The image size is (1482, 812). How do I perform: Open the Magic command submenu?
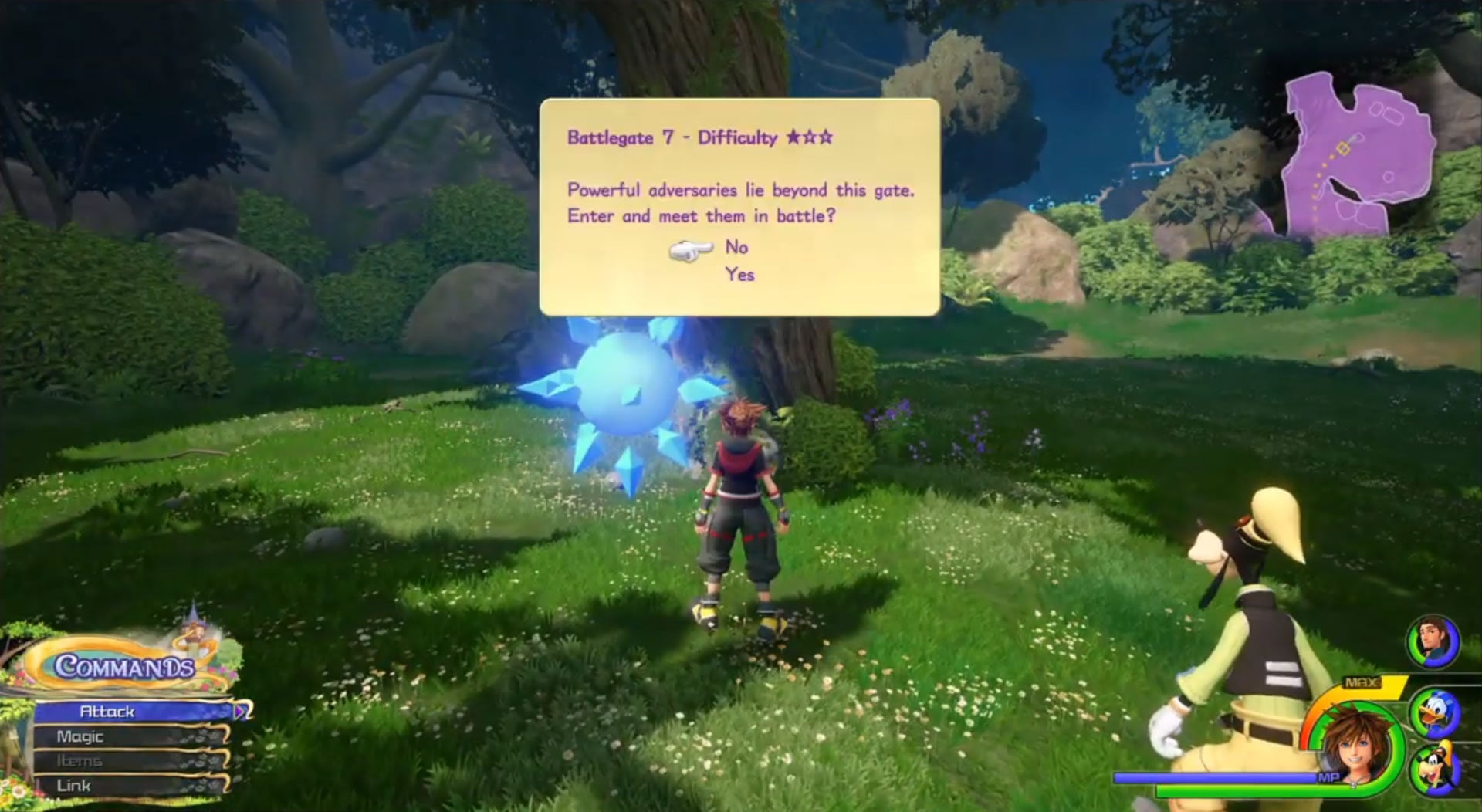[x=80, y=736]
